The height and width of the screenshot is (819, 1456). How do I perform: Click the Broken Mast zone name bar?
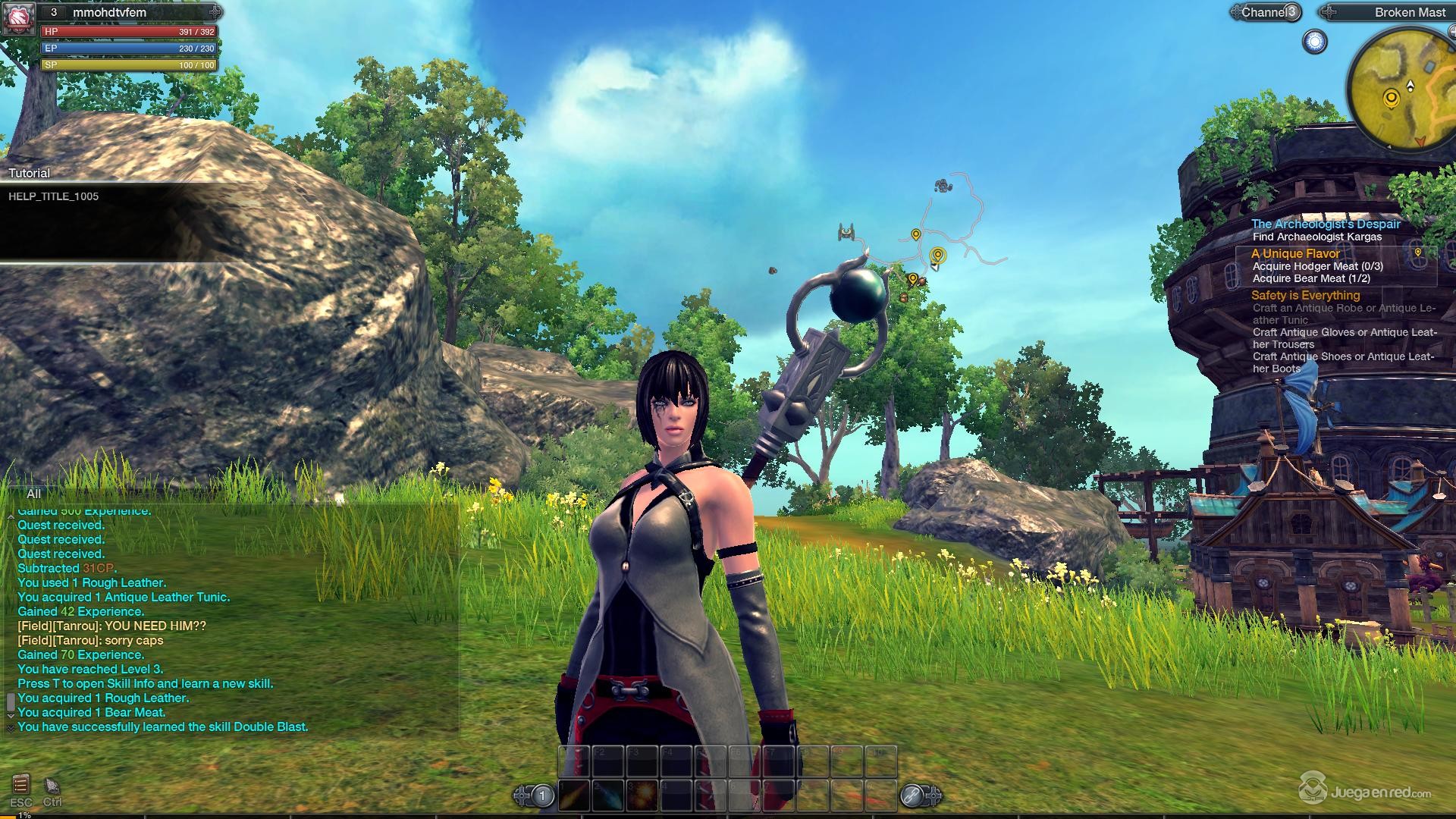1409,12
